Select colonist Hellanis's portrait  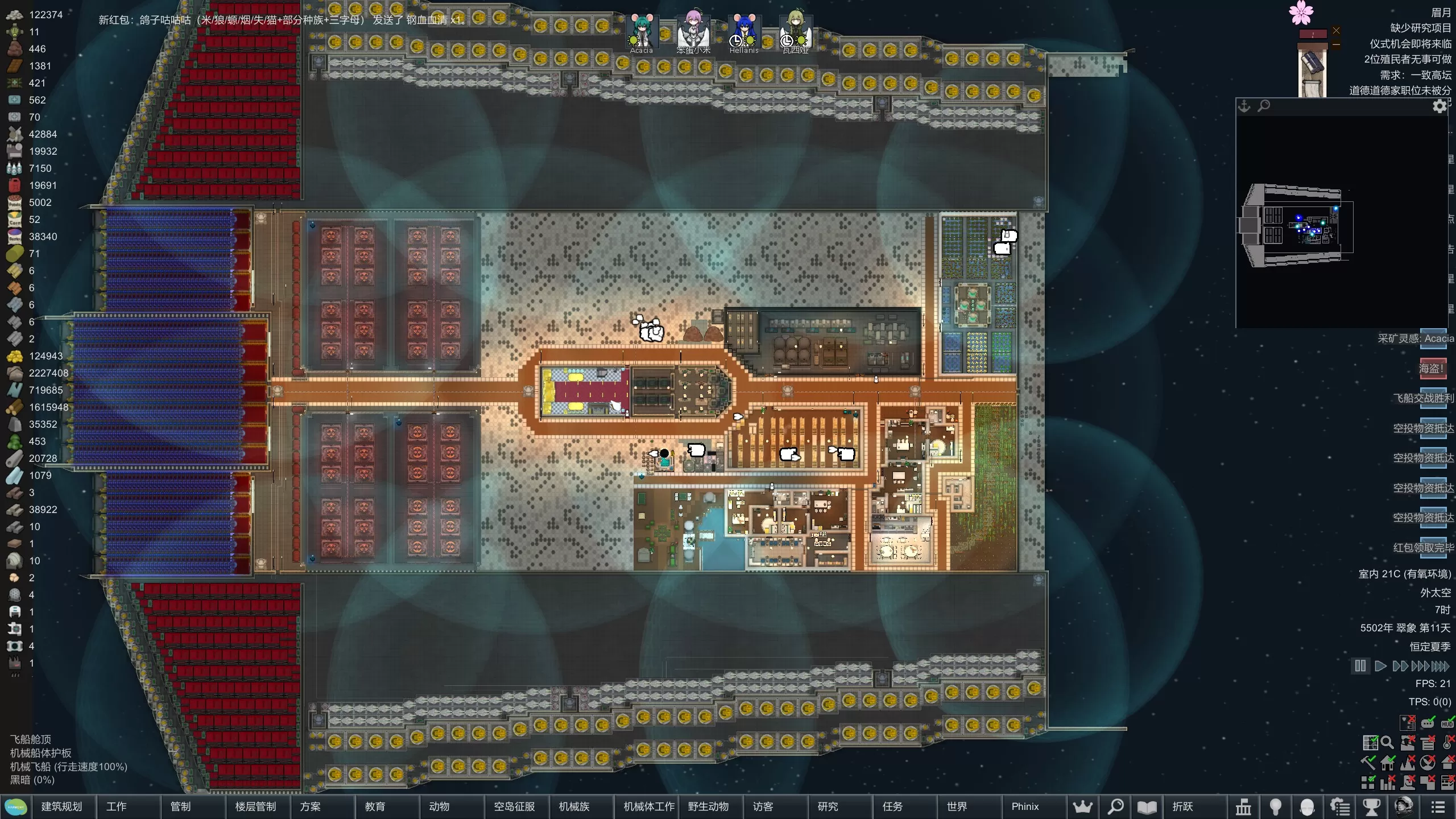[x=744, y=33]
